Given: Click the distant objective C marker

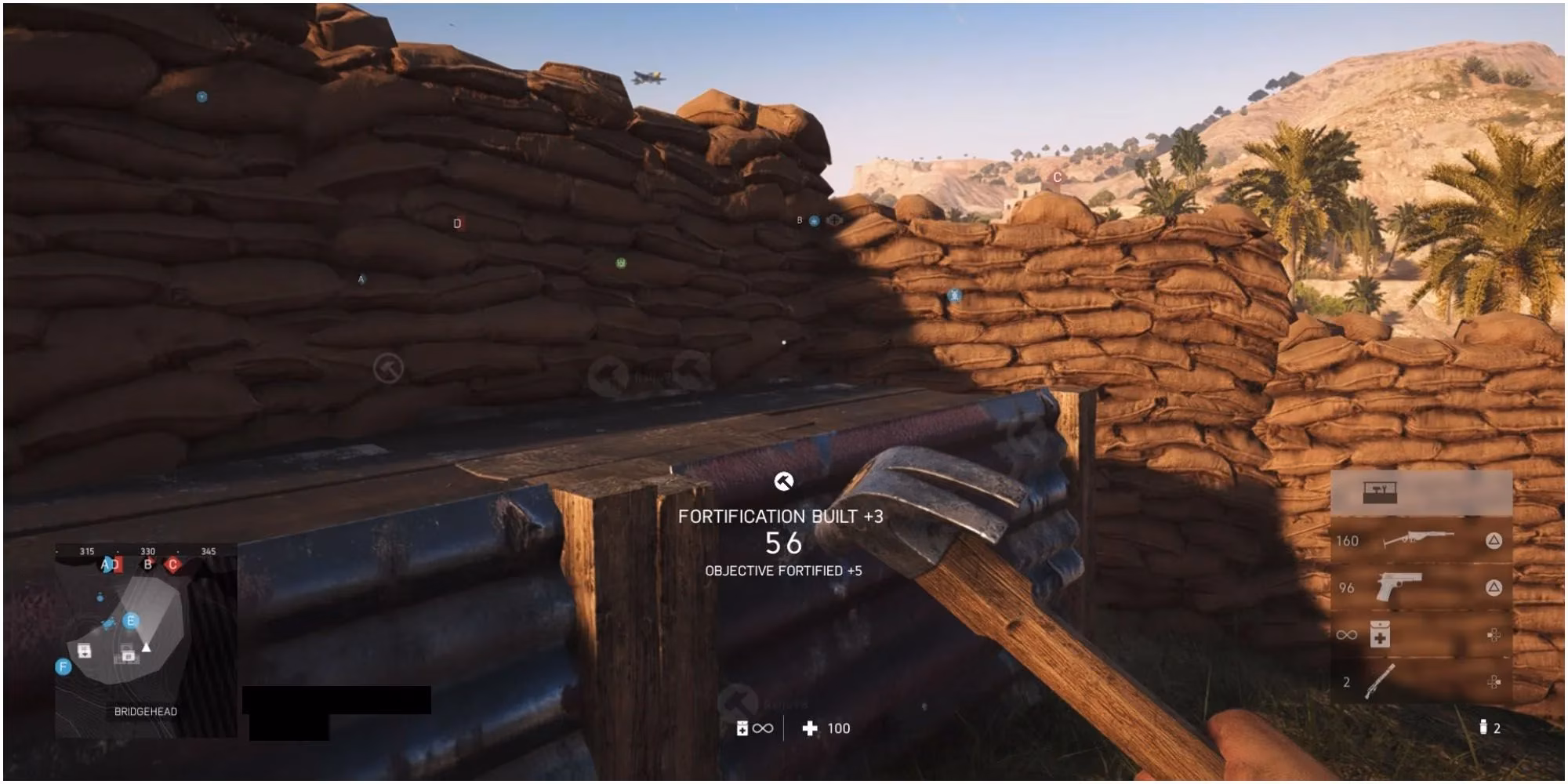Looking at the screenshot, I should coord(1056,176).
